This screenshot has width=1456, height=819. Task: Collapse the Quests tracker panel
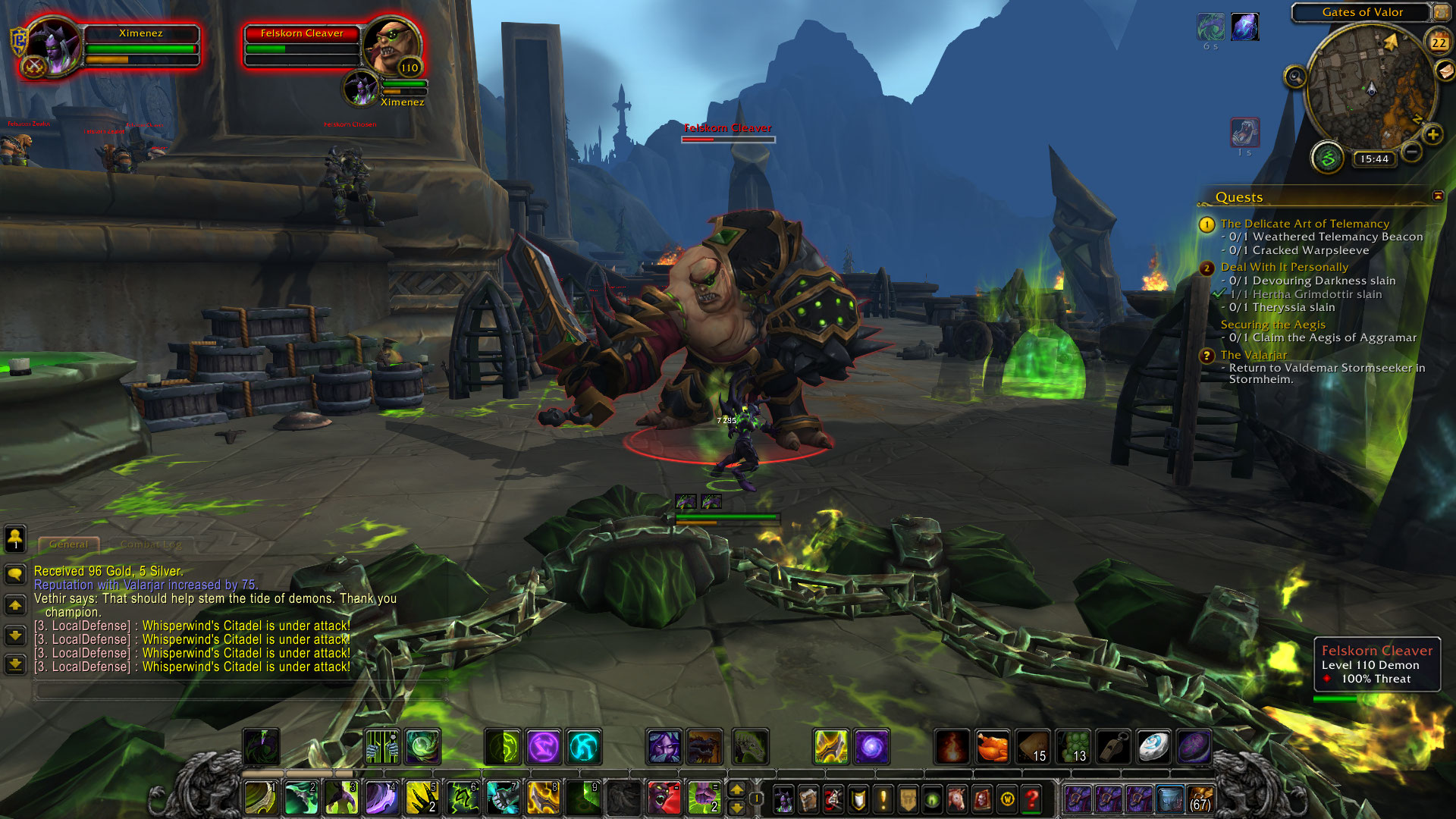tap(1438, 196)
